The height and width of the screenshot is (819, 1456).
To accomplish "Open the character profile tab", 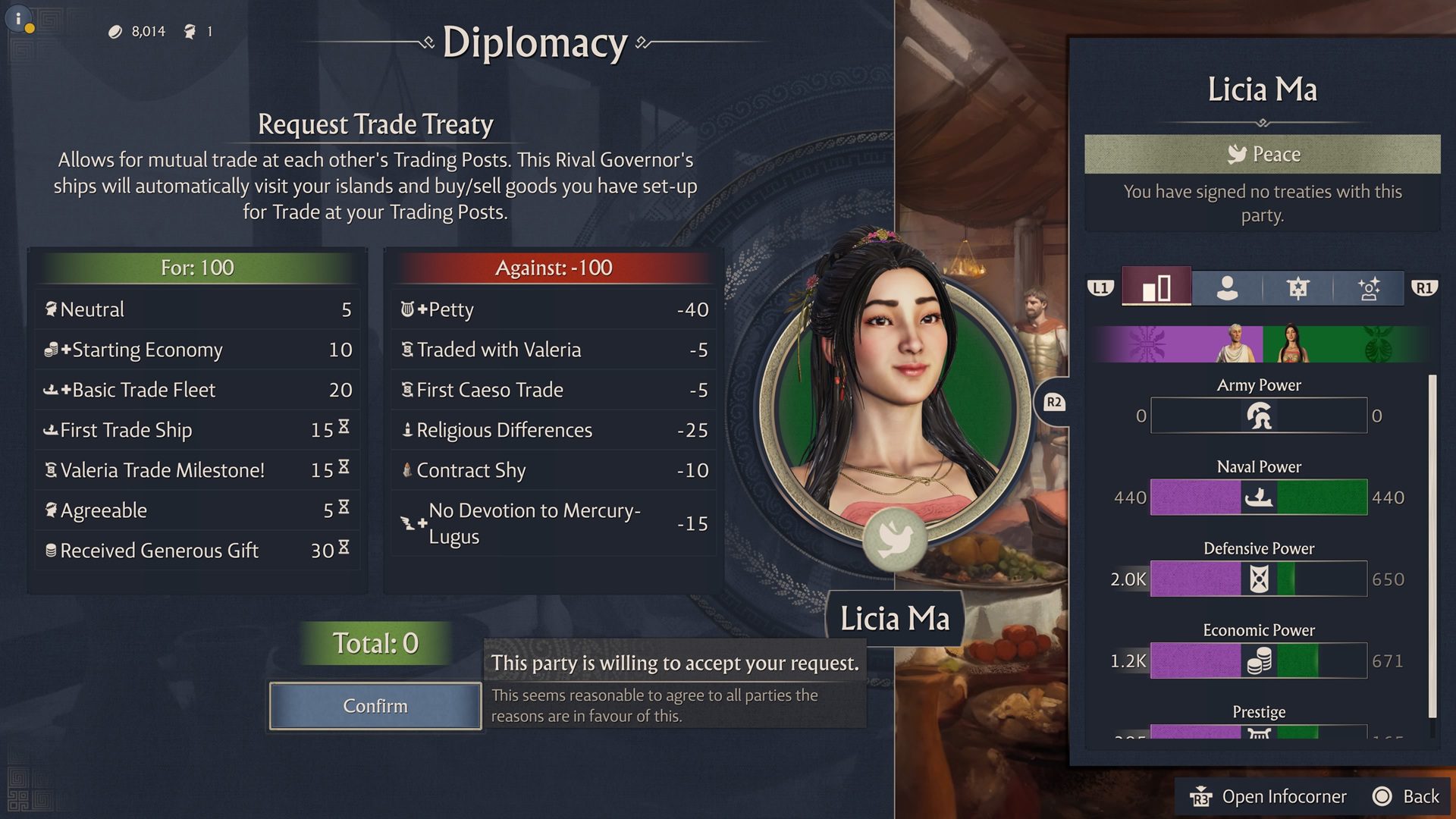I will point(1227,288).
